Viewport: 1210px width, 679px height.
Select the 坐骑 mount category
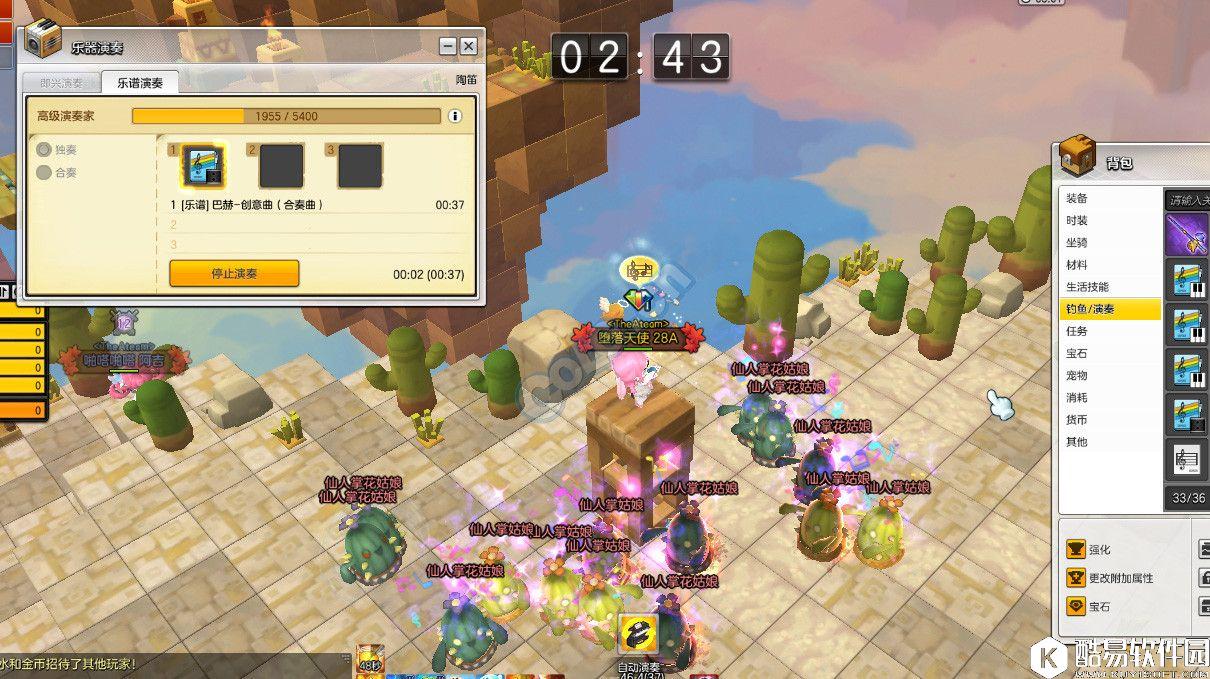(x=1077, y=242)
